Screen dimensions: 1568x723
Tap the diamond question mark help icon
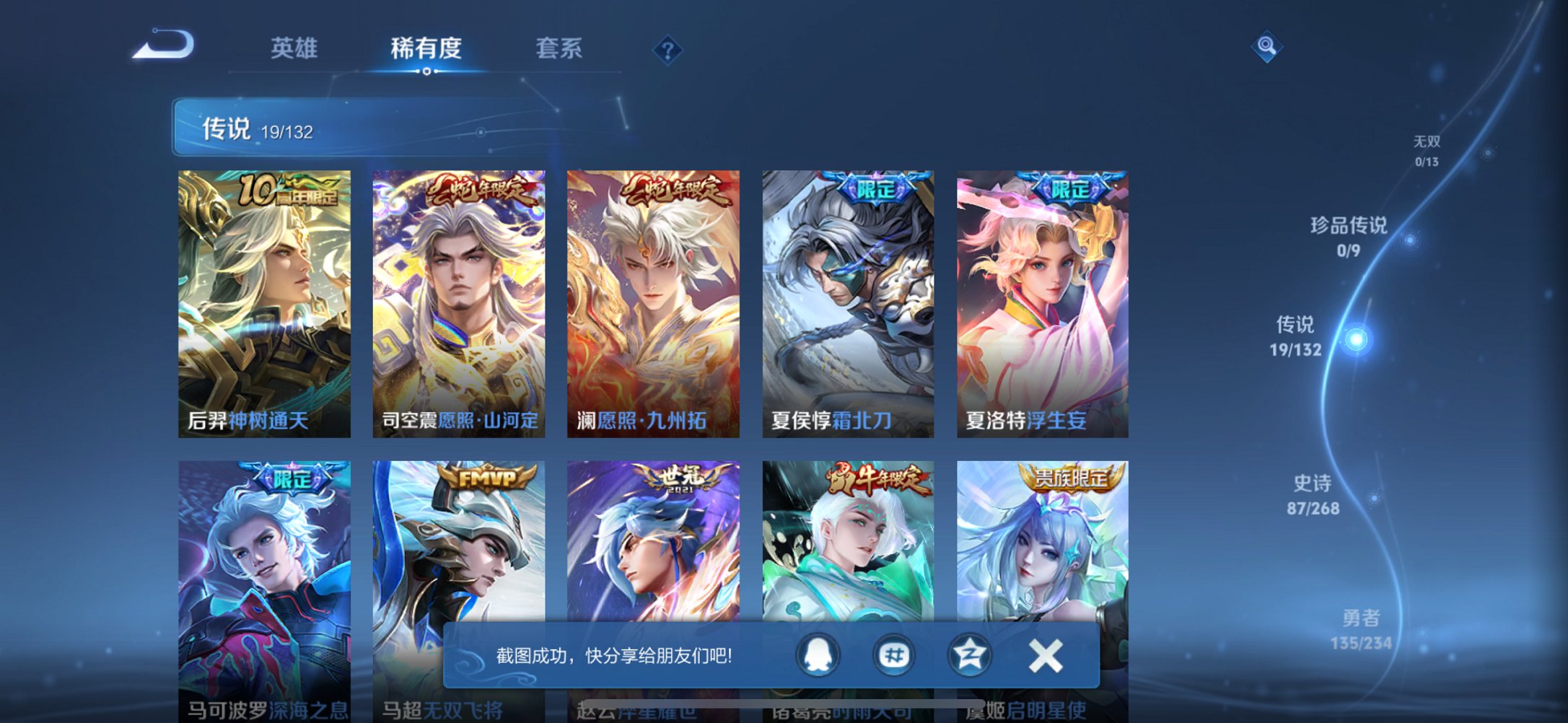[667, 50]
